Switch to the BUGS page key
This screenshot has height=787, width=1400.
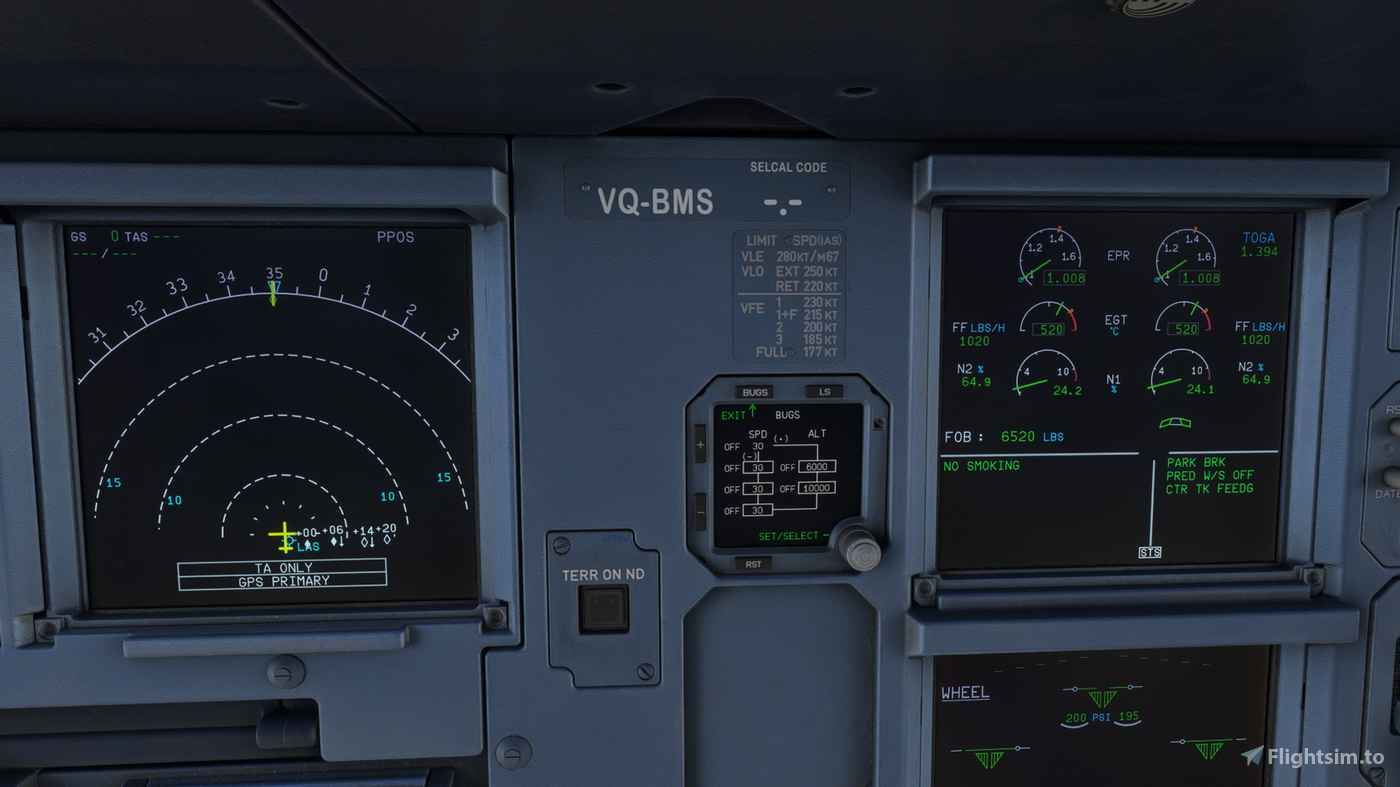pos(754,391)
